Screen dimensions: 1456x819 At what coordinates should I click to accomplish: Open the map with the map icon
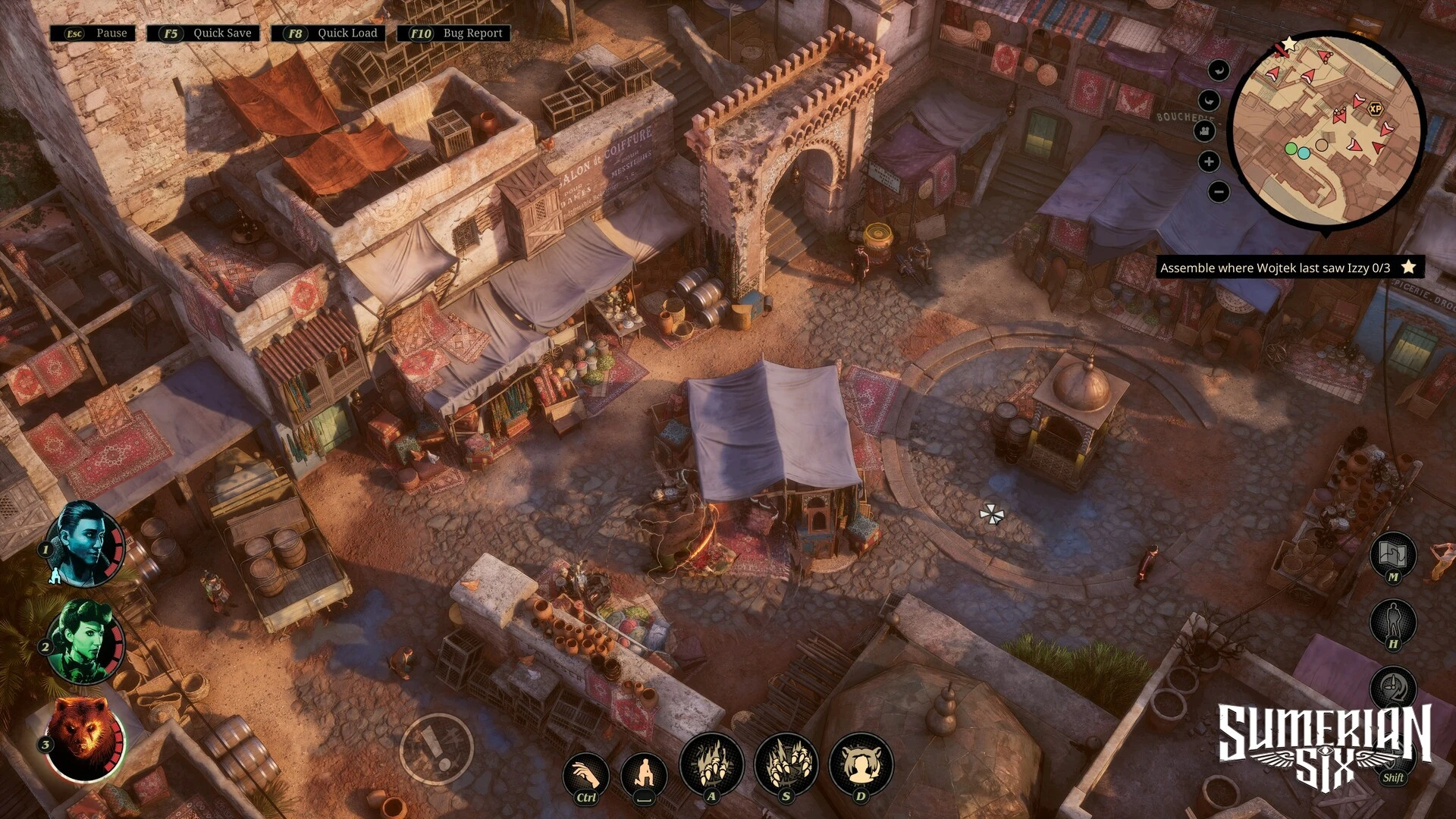1393,555
